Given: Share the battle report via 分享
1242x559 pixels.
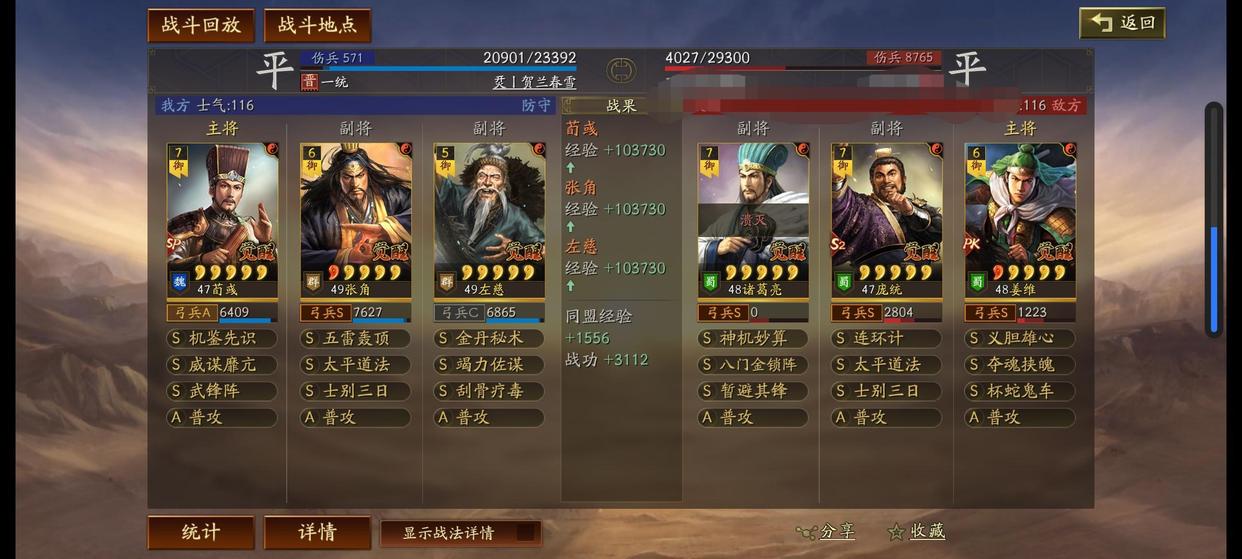Looking at the screenshot, I should (x=827, y=532).
